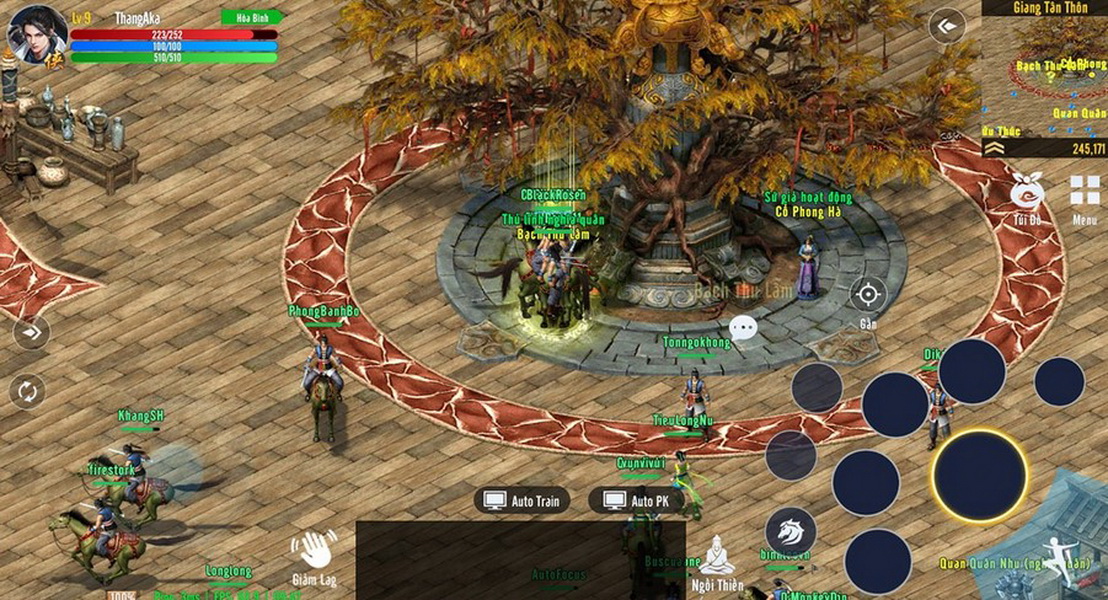1108x600 pixels.
Task: Toggle the Hòa Bình combat mode
Action: [251, 18]
